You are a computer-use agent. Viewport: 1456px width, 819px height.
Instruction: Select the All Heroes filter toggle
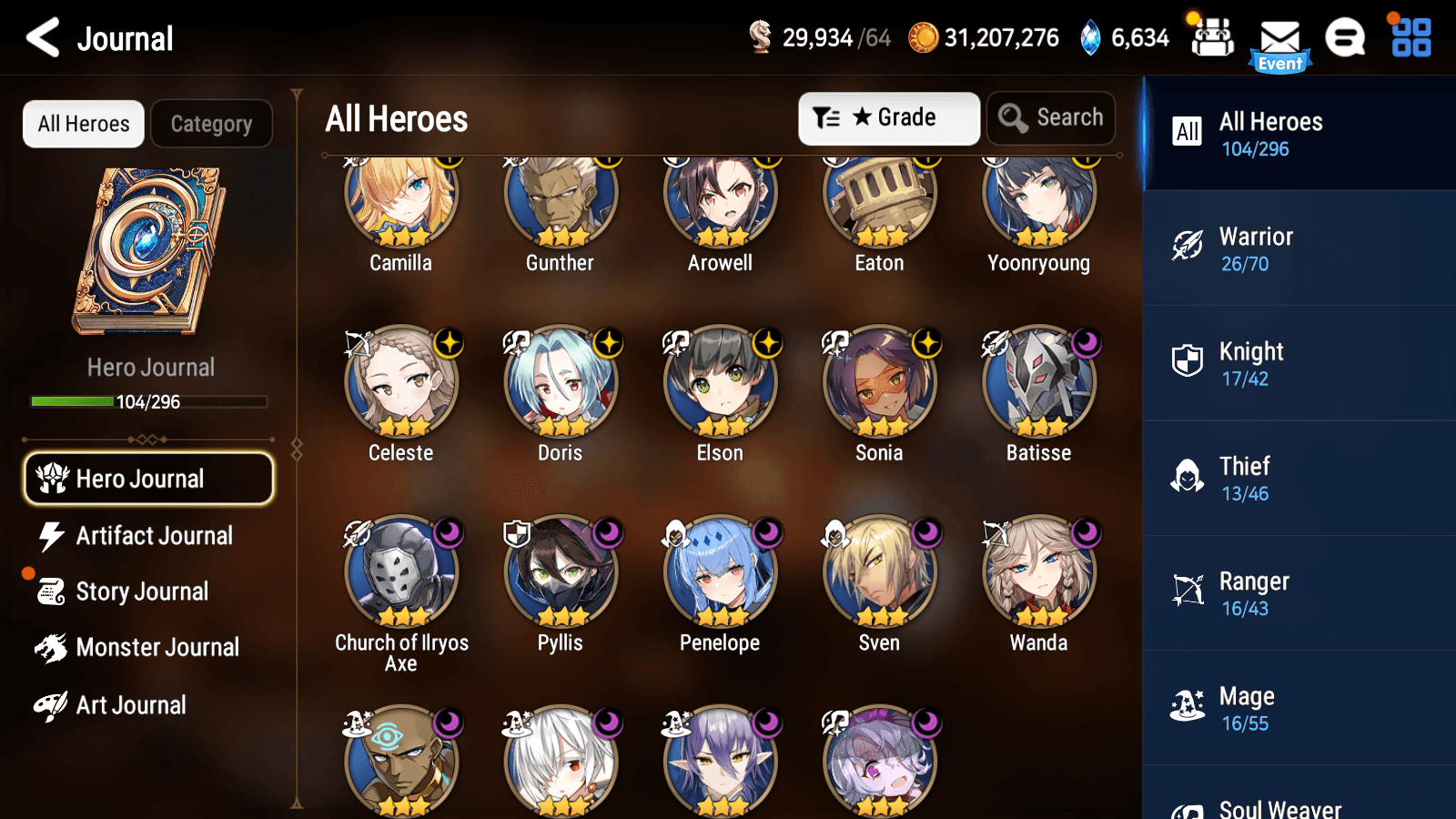83,124
